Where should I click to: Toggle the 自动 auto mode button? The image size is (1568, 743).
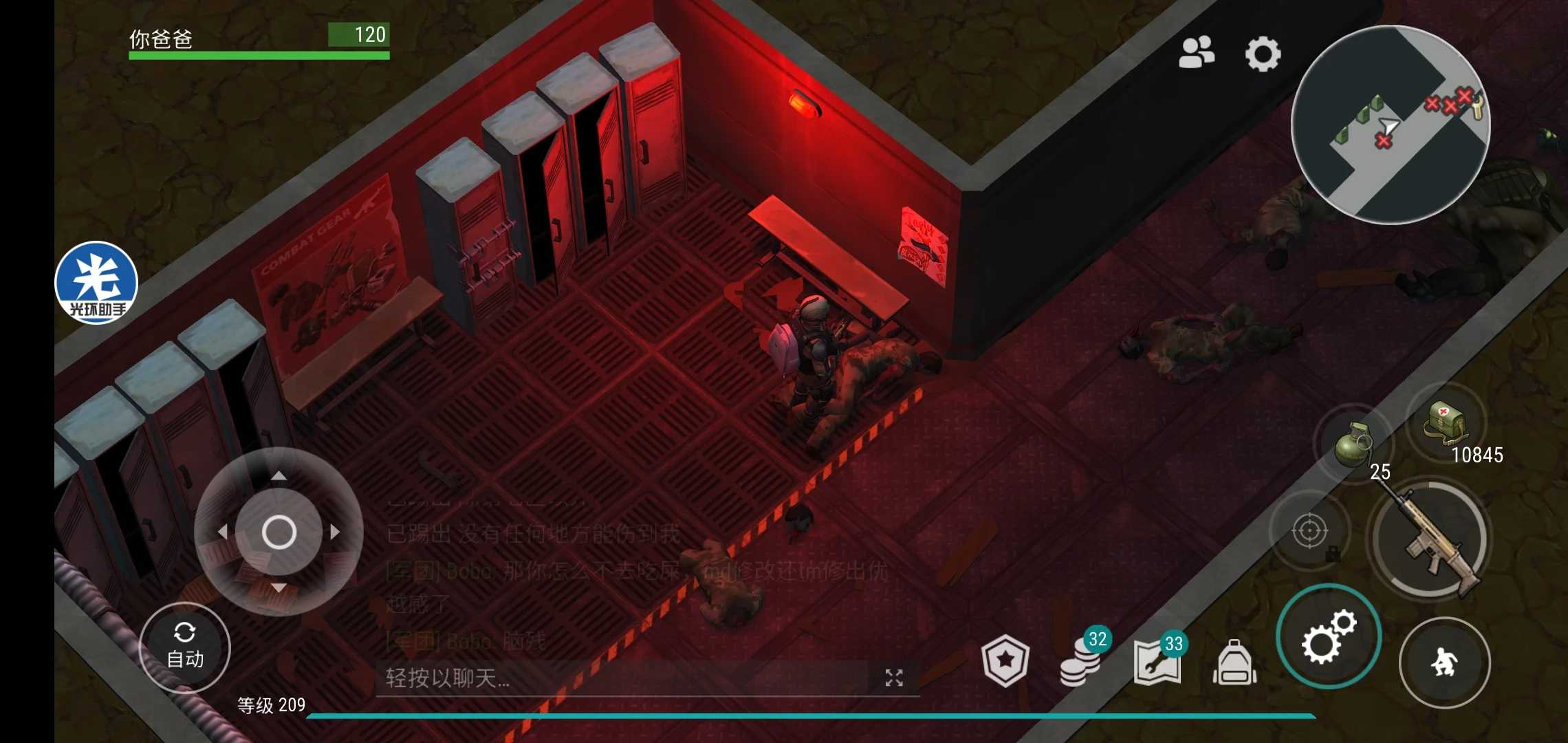tap(184, 647)
